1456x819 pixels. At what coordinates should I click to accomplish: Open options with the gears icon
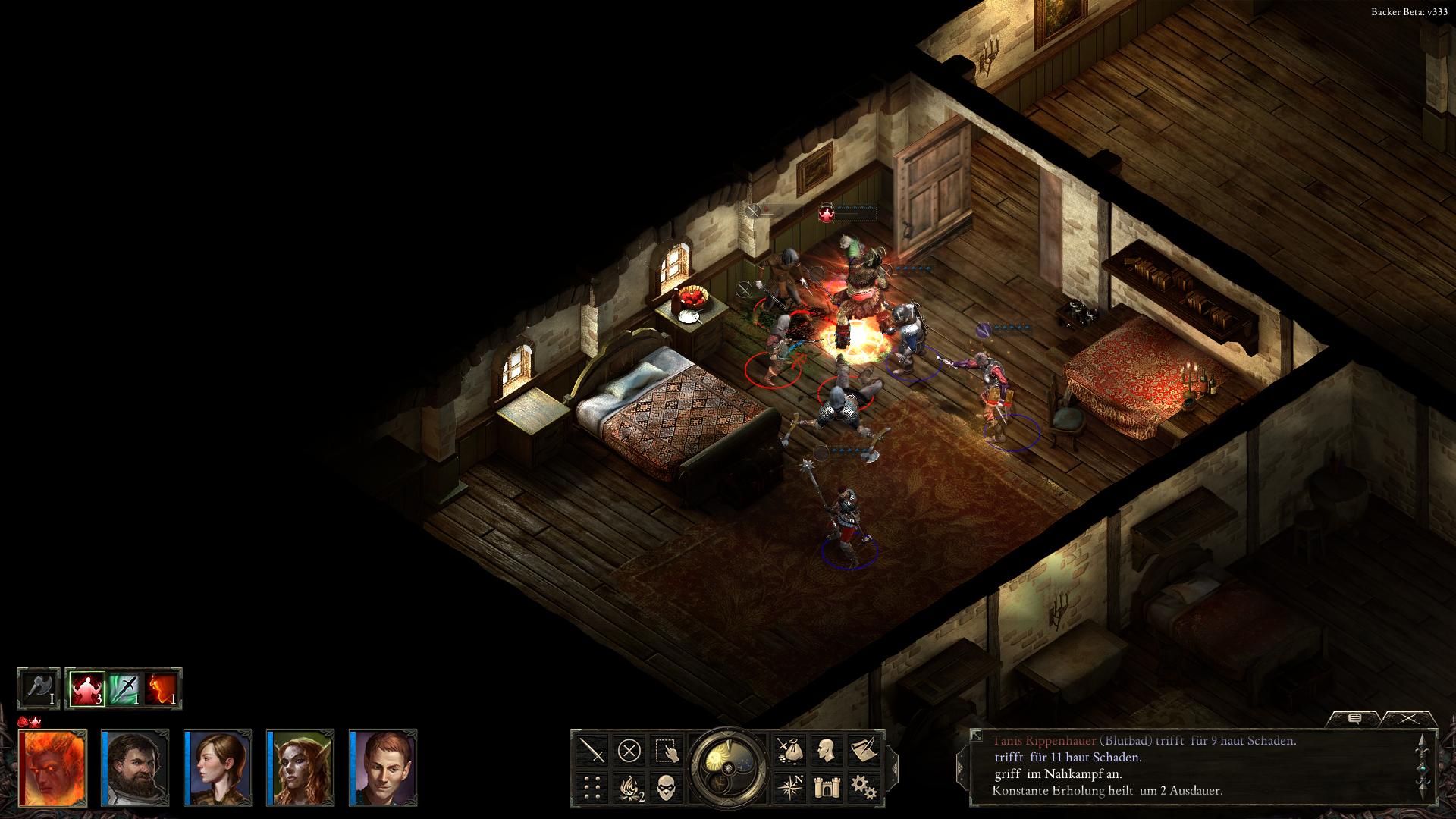863,788
